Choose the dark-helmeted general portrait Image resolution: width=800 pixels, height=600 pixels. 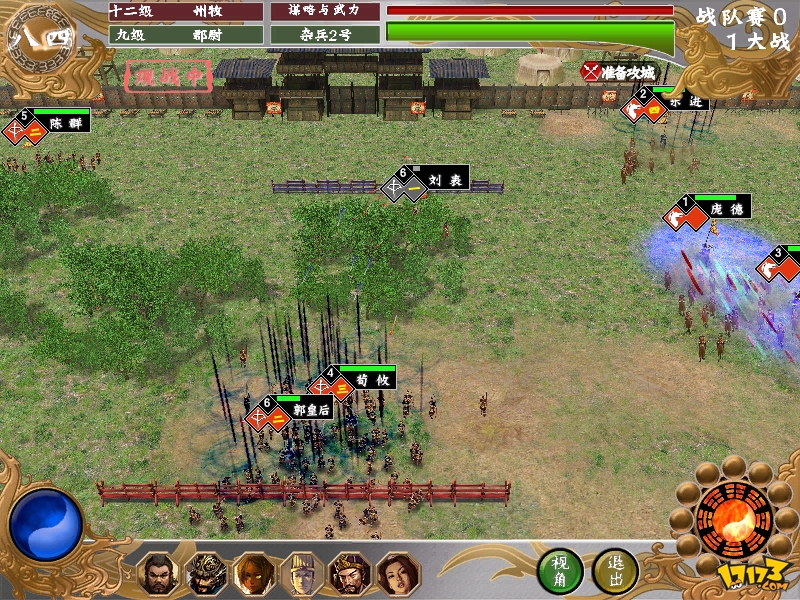[205, 574]
